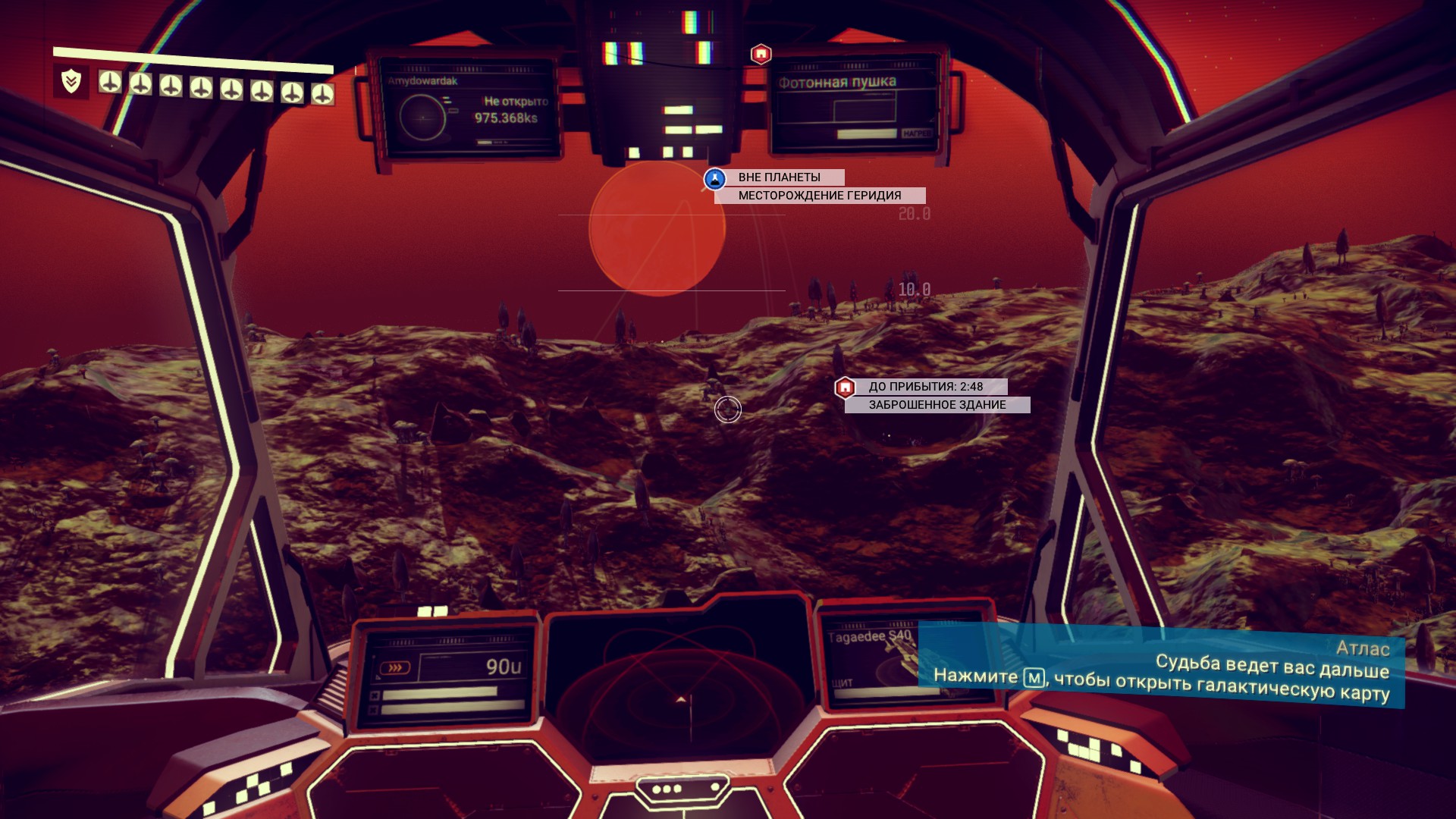
Task: Click the red abandoned building waypoint icon
Action: [x=845, y=388]
